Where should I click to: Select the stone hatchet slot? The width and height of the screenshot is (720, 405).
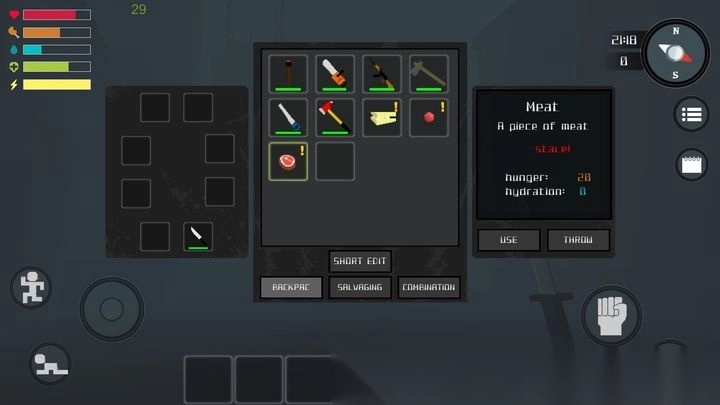coord(428,73)
